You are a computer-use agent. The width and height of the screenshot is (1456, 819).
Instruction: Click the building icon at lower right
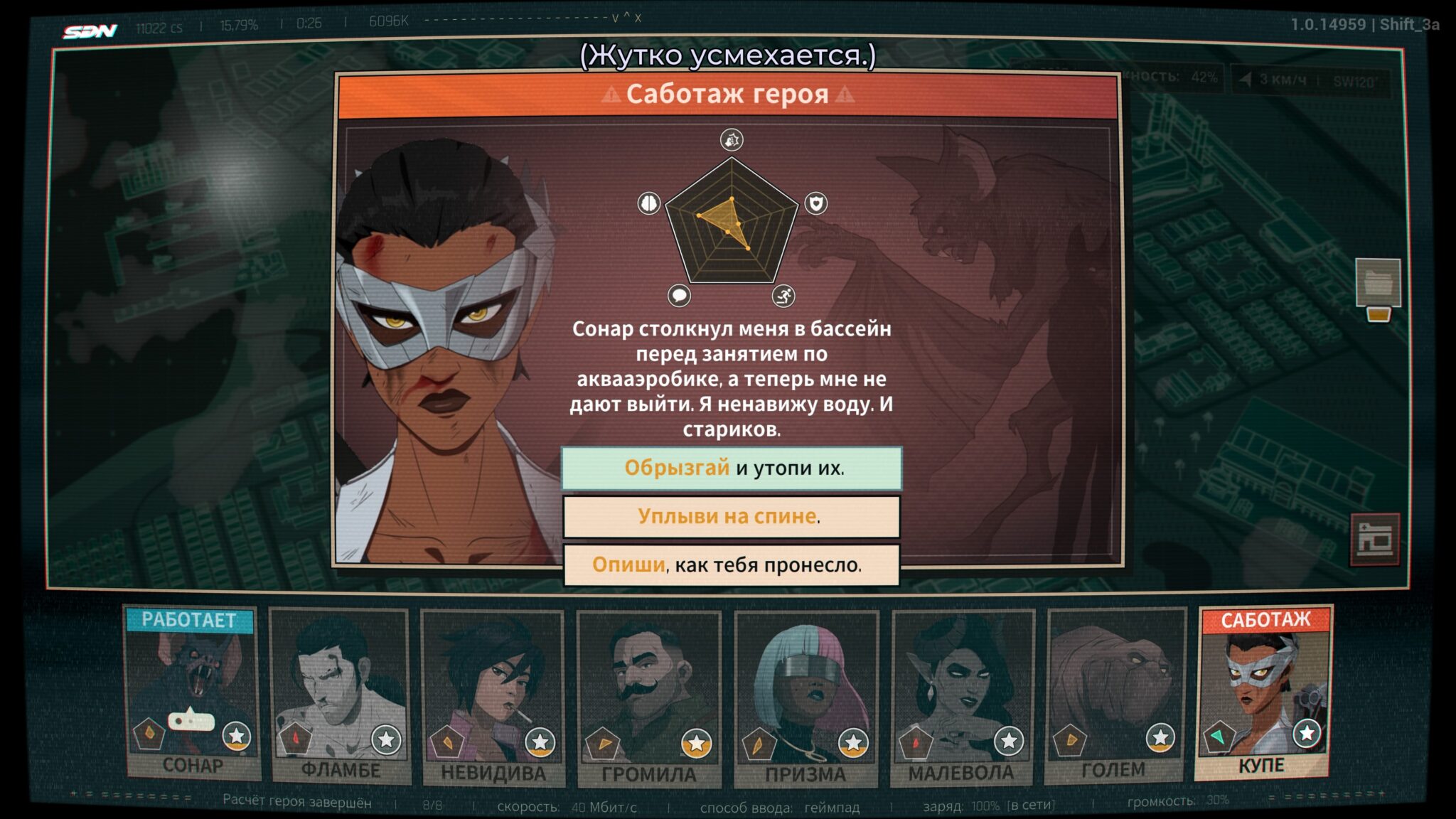pos(1375,539)
